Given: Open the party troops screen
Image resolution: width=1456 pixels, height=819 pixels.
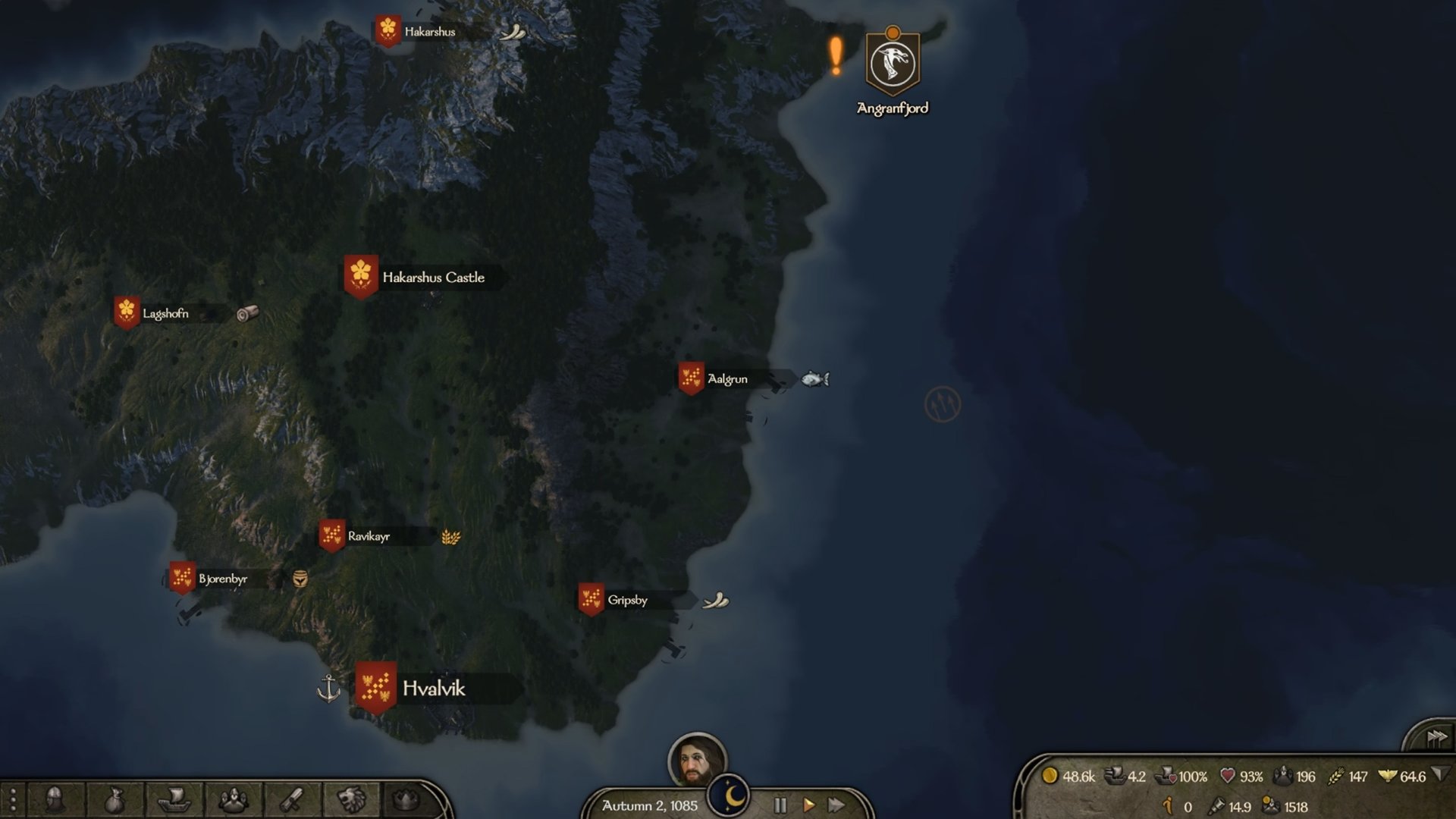Looking at the screenshot, I should (x=233, y=799).
